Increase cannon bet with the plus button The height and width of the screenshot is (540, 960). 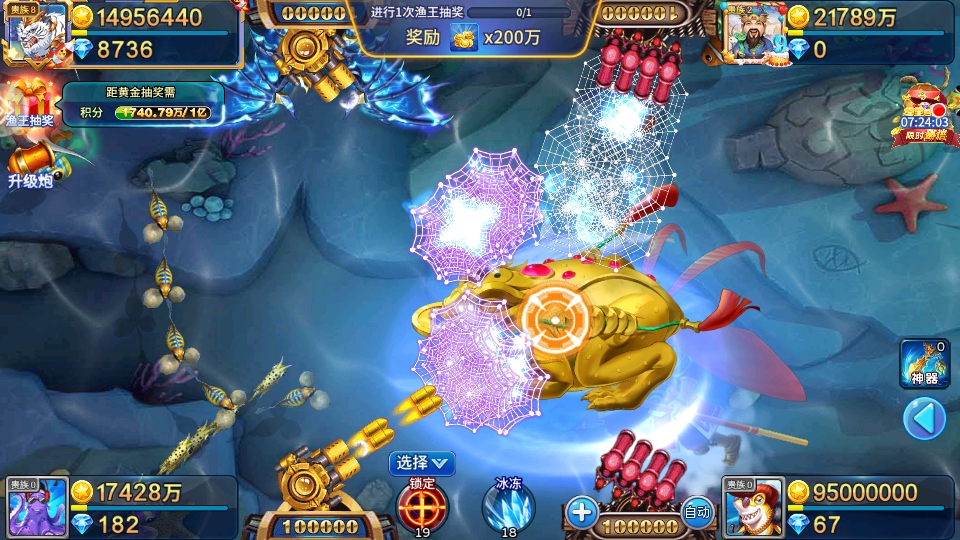tap(581, 512)
